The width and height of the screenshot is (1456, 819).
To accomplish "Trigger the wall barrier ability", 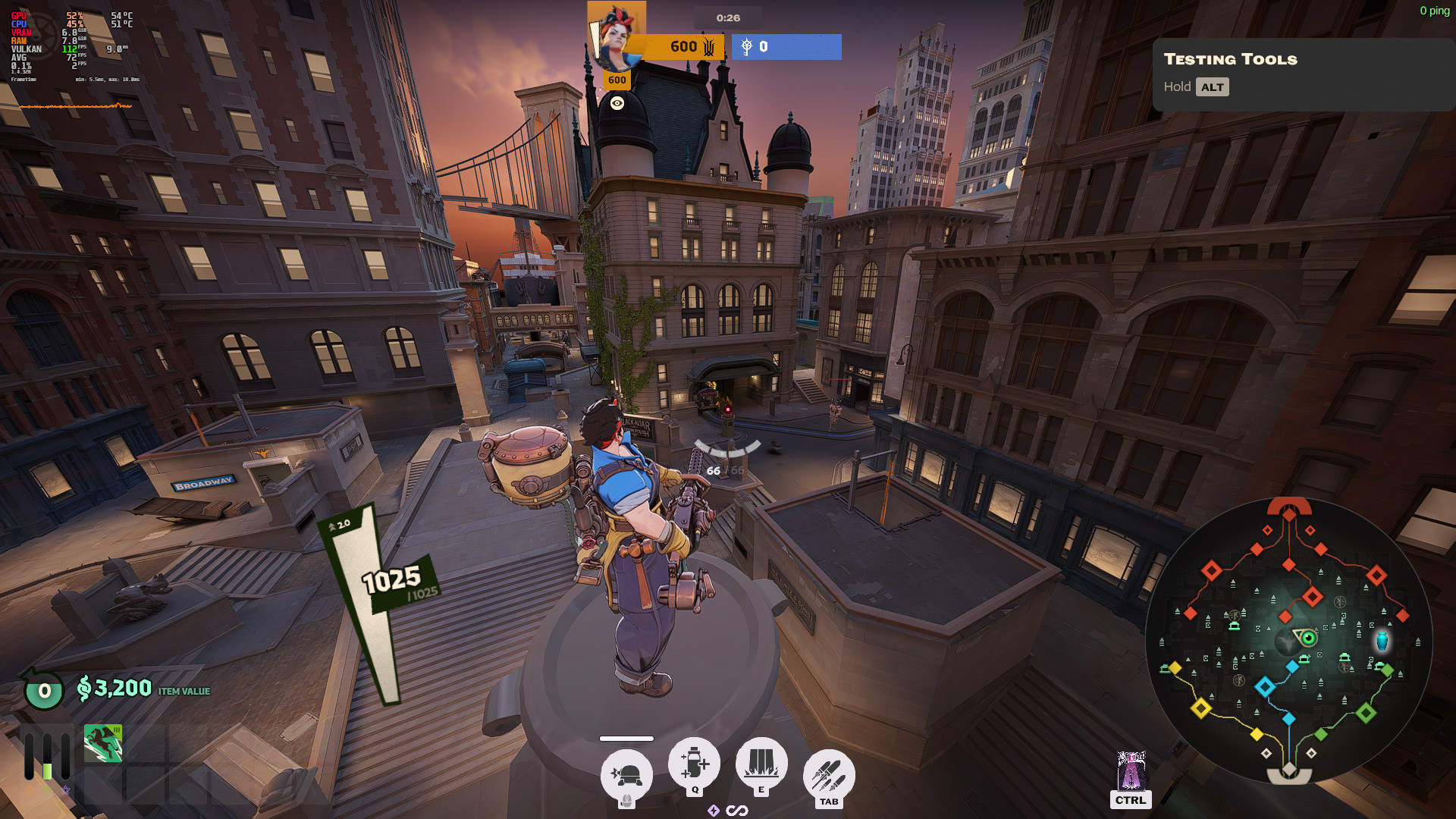I will 761,763.
